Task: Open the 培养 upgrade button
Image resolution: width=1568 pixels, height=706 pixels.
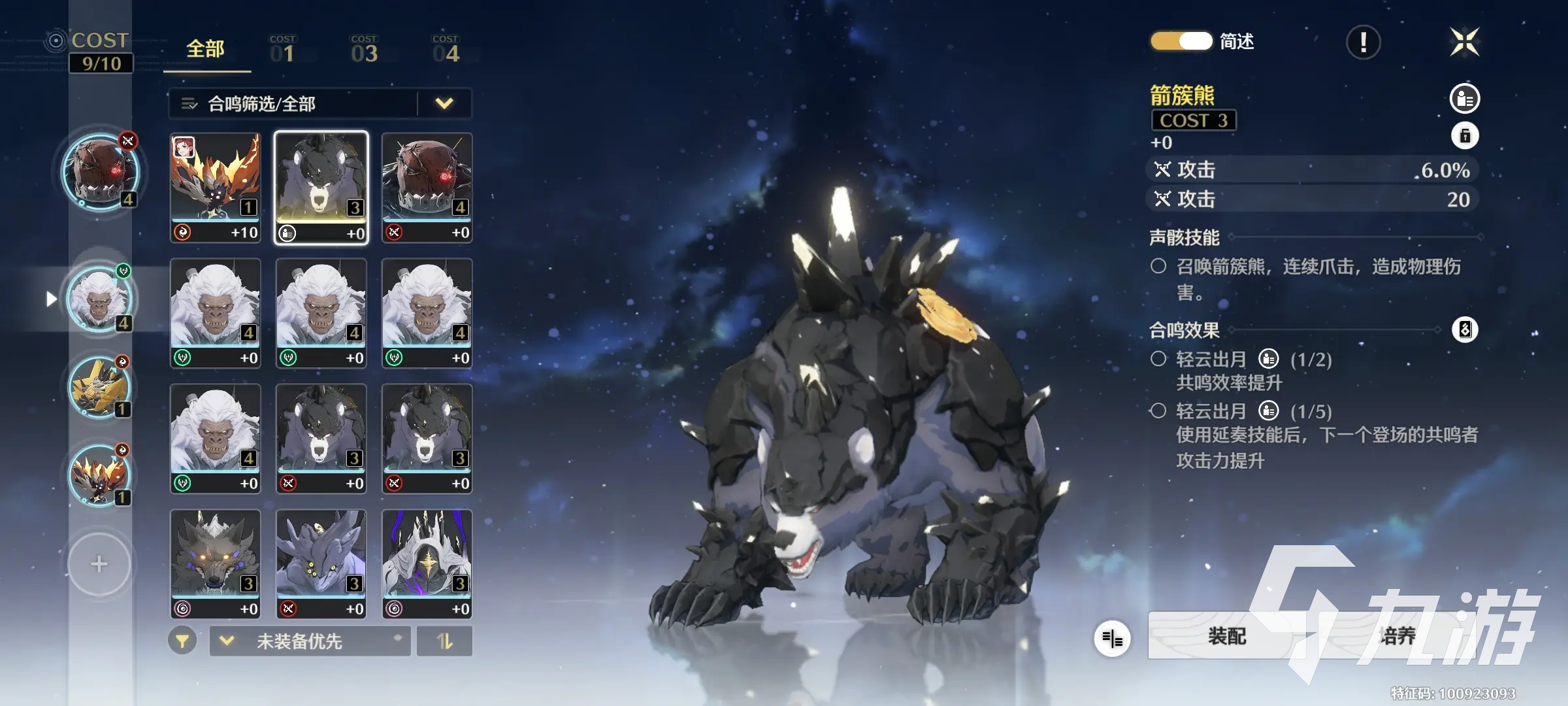Action: click(1397, 636)
